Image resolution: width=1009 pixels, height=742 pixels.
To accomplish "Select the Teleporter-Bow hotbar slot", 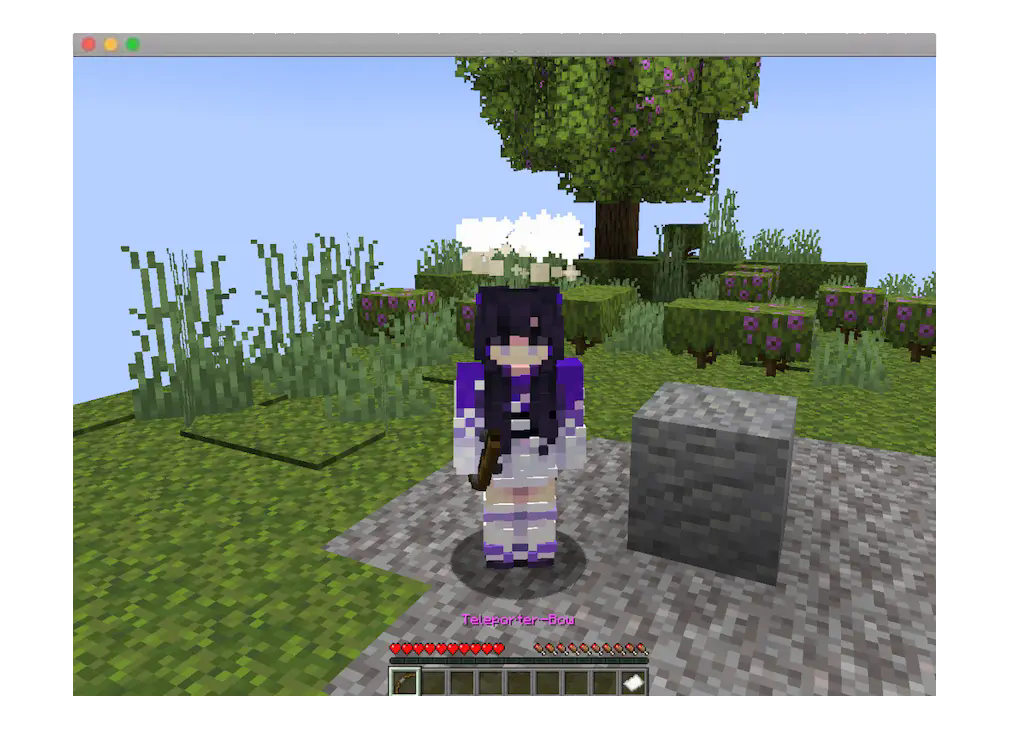I will 404,682.
